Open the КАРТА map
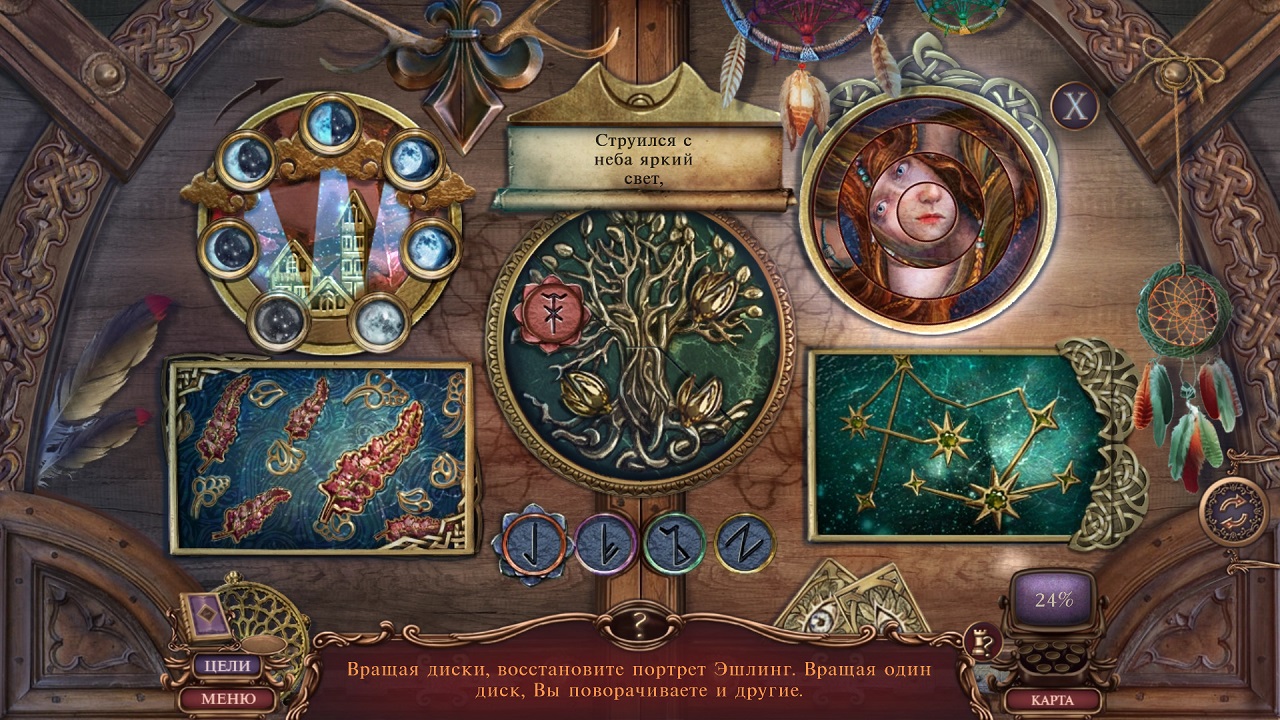The height and width of the screenshot is (720, 1280). (1051, 699)
